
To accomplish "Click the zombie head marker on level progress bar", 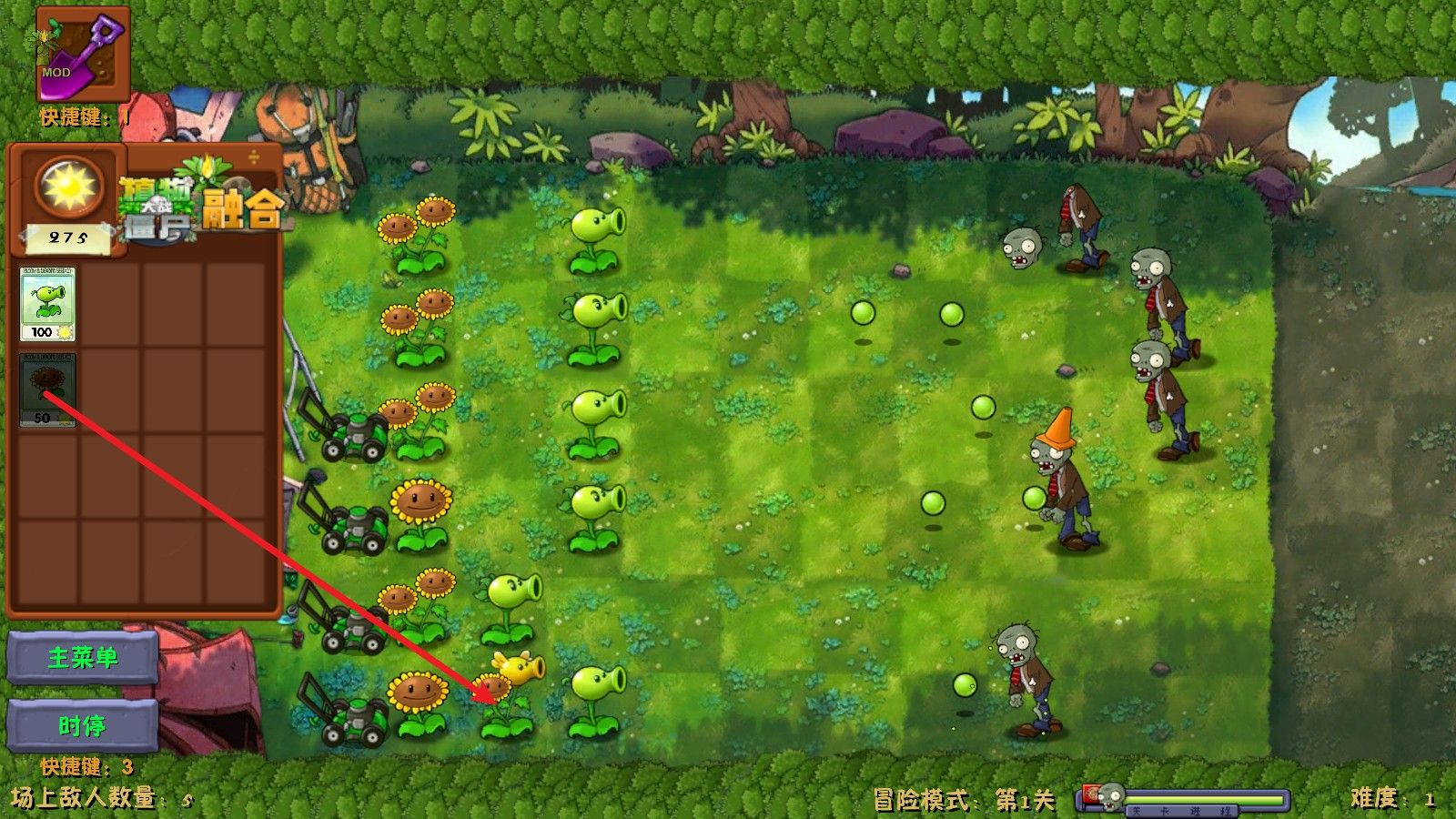I will click(x=1109, y=793).
